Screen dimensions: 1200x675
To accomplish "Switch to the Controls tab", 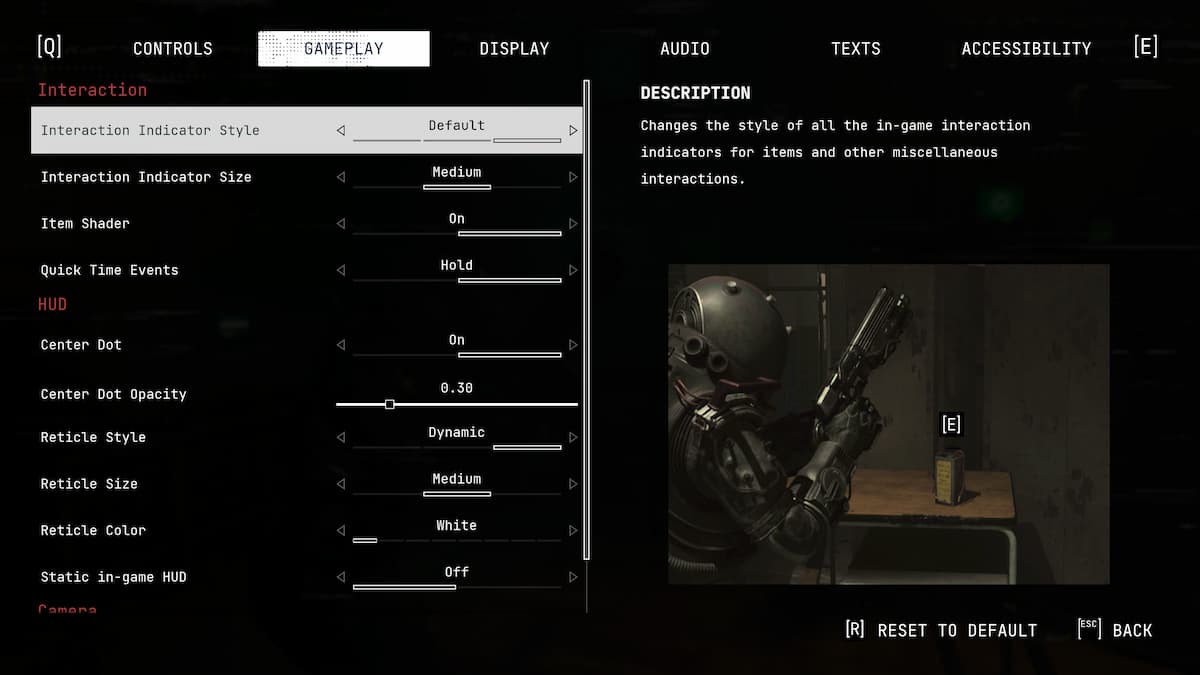I will coord(172,48).
